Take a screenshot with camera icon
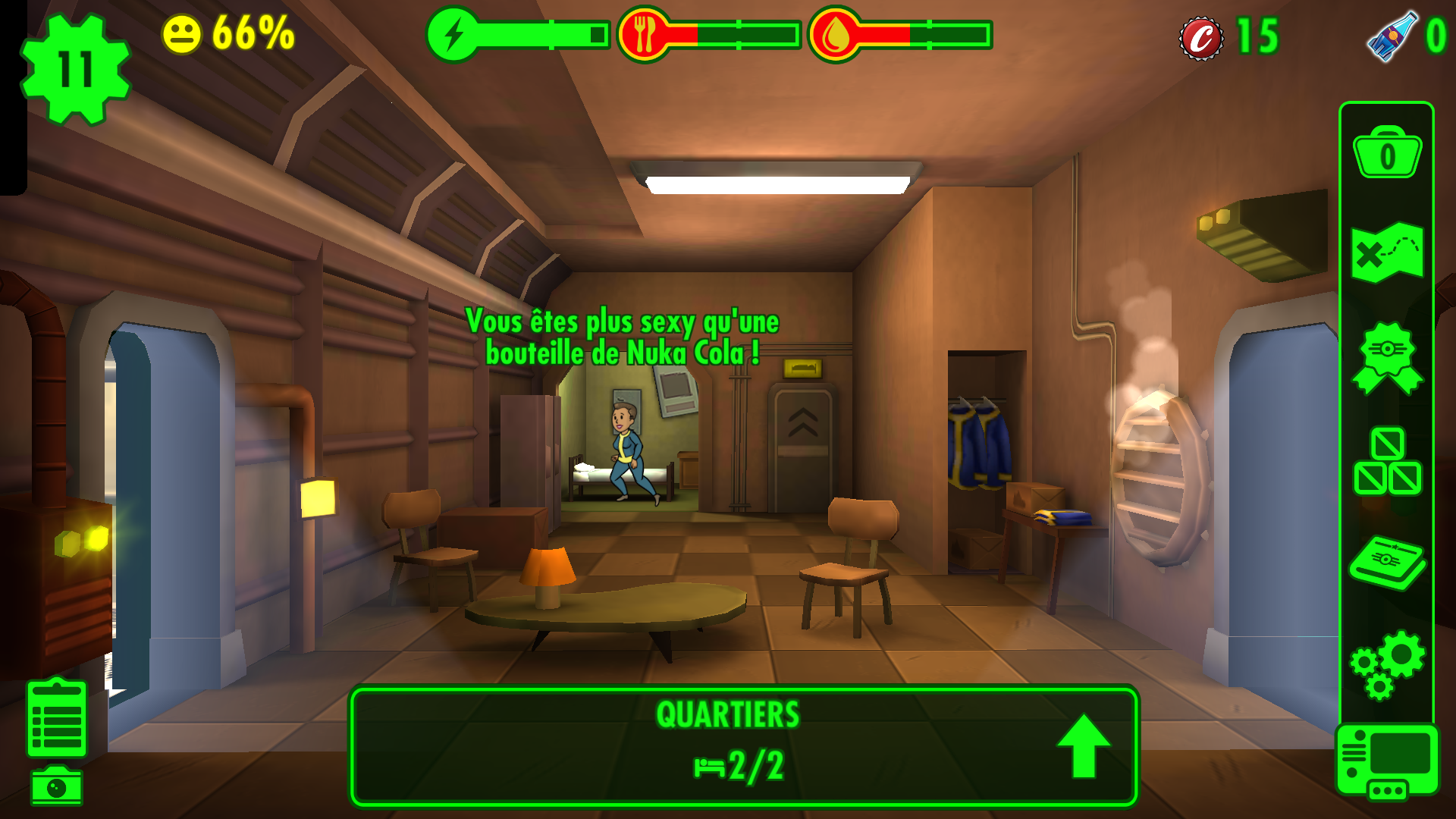The width and height of the screenshot is (1456, 819). [57, 786]
